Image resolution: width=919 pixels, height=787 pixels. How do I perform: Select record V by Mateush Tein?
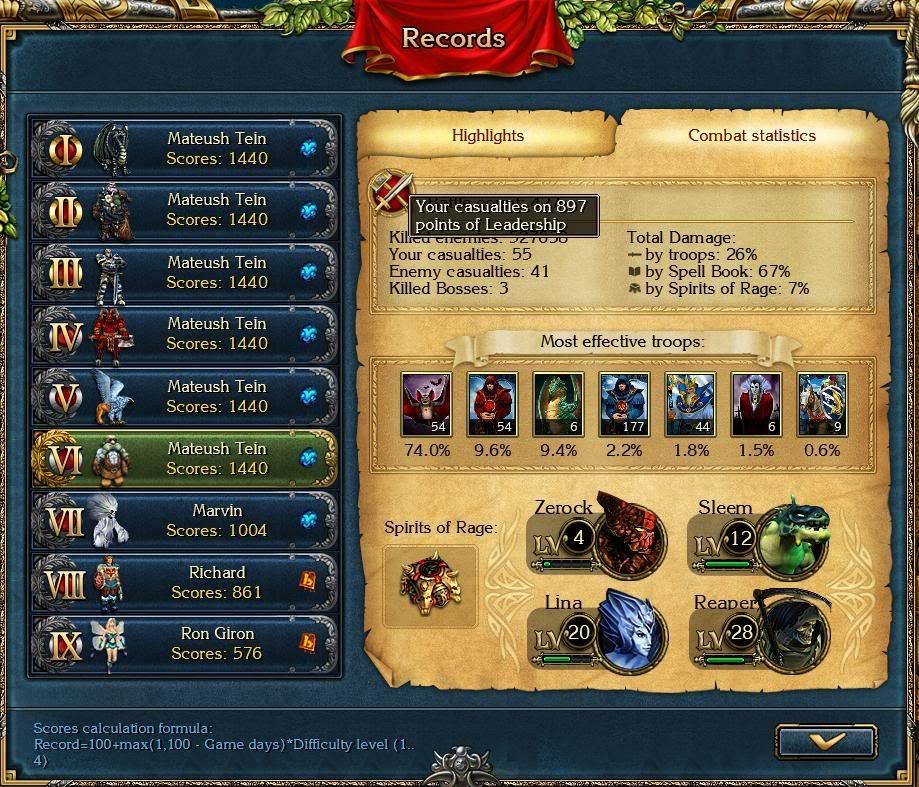click(x=187, y=396)
